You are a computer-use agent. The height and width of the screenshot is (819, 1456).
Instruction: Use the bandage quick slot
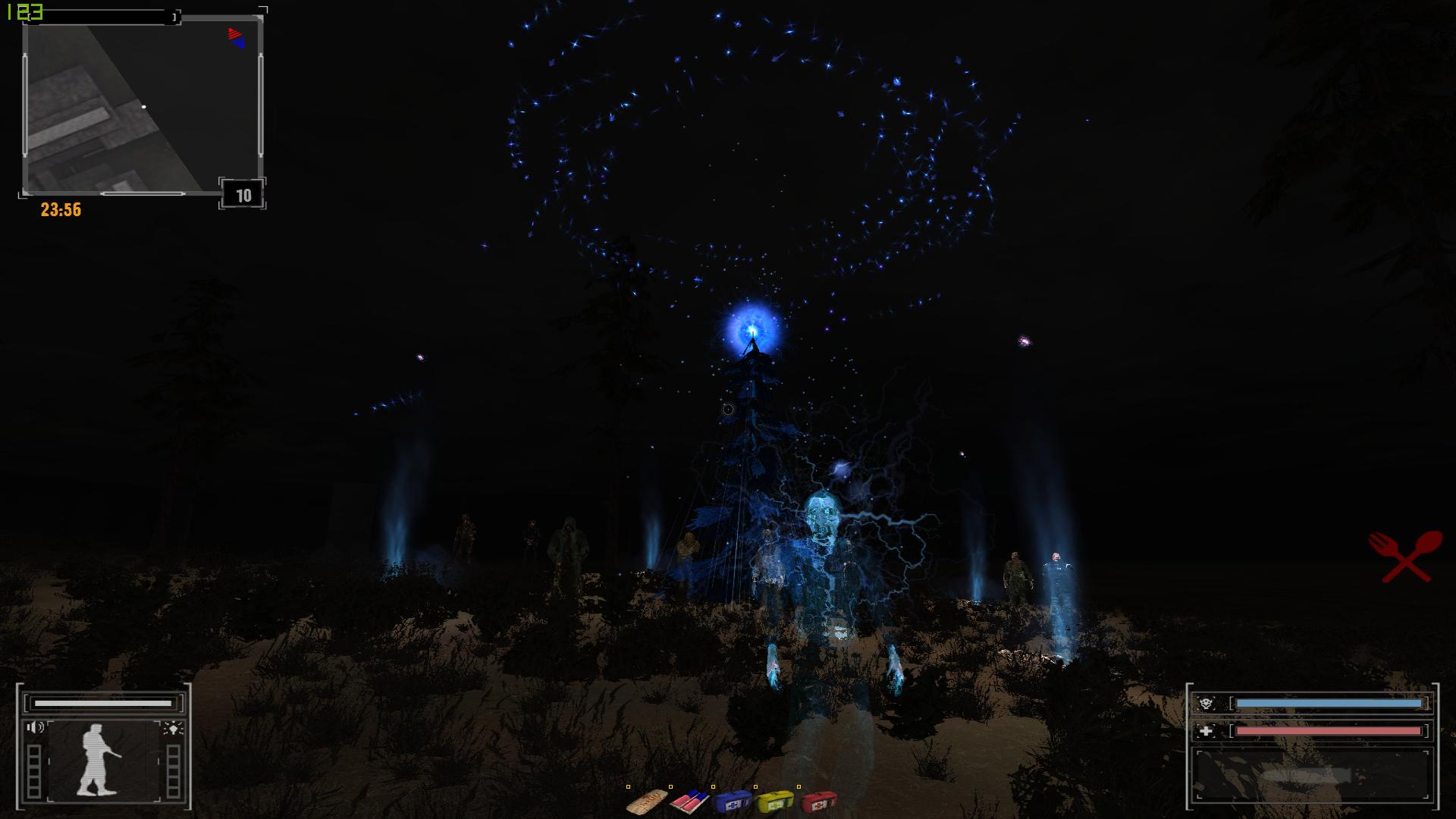coord(647,801)
